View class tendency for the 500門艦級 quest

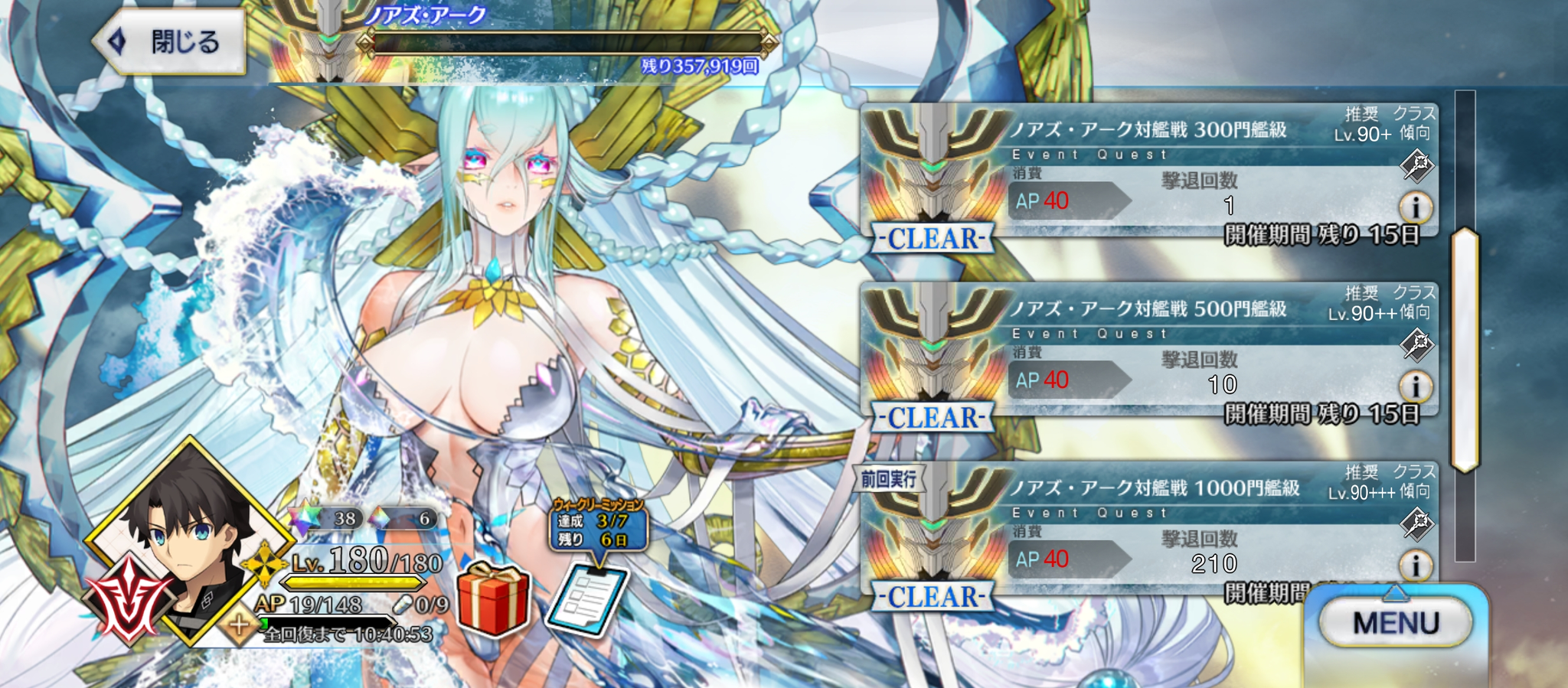[1417, 344]
